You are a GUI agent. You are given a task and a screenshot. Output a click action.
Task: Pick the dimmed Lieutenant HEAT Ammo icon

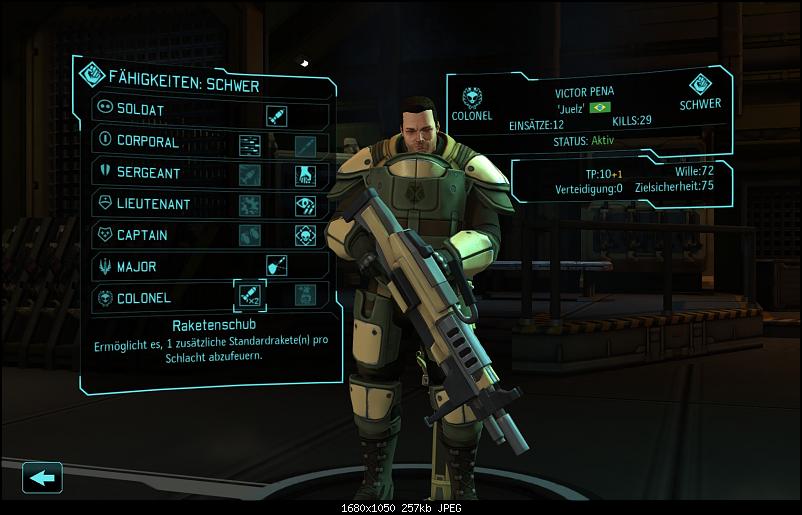point(250,206)
